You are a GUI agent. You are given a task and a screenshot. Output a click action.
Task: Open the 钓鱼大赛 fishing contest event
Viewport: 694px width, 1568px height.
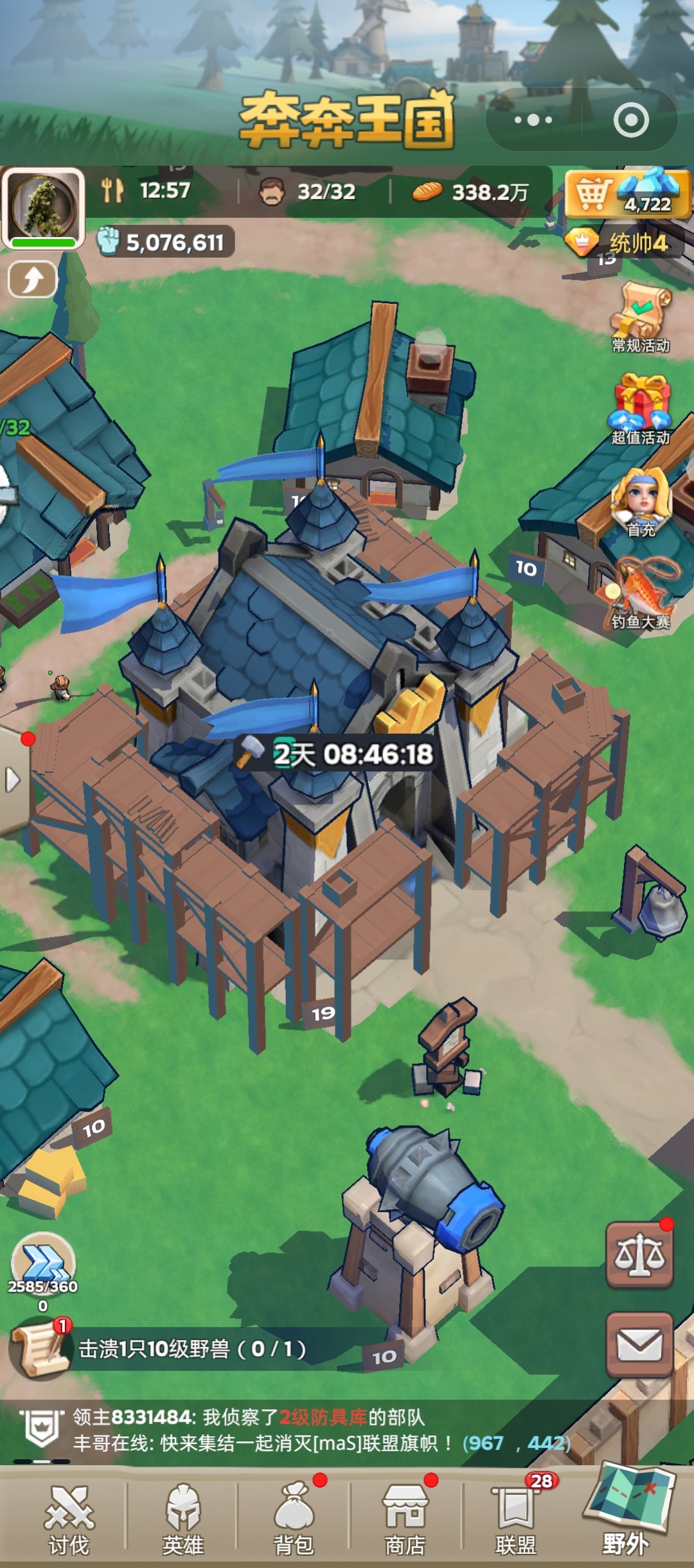pyautogui.click(x=641, y=594)
